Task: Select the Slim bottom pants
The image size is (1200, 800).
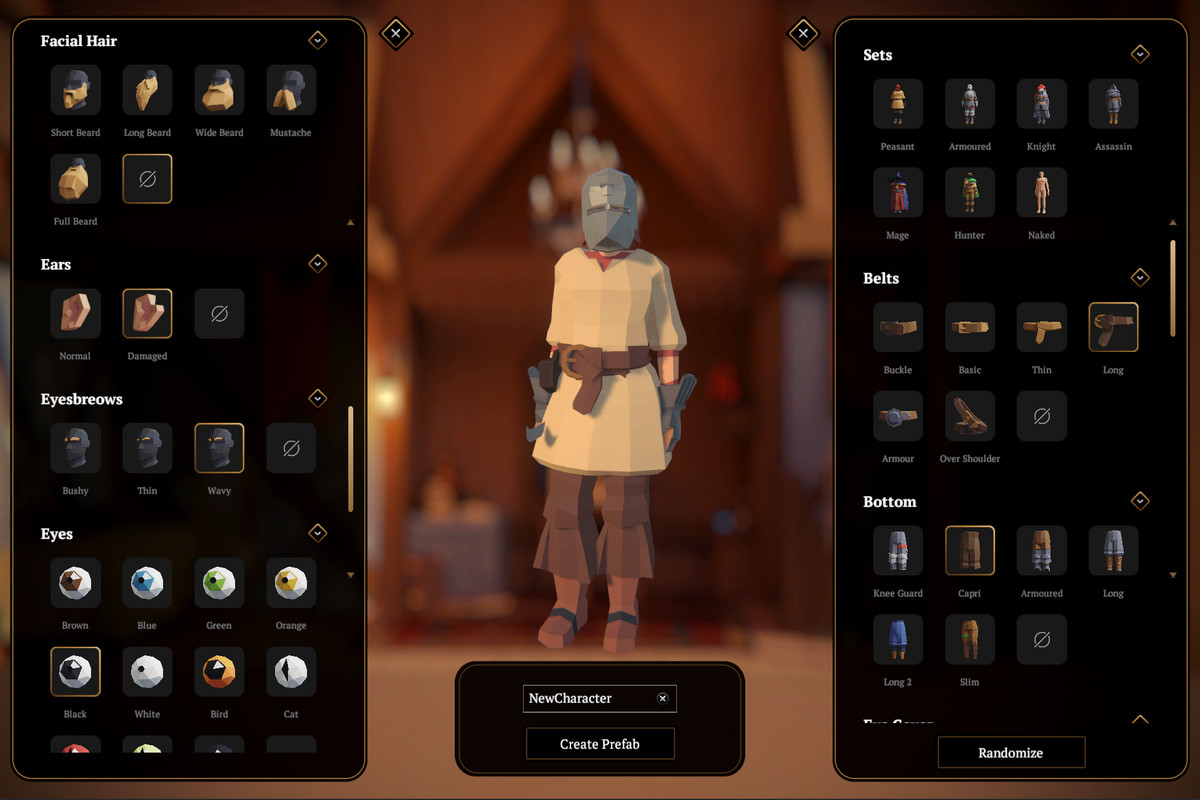Action: click(969, 640)
